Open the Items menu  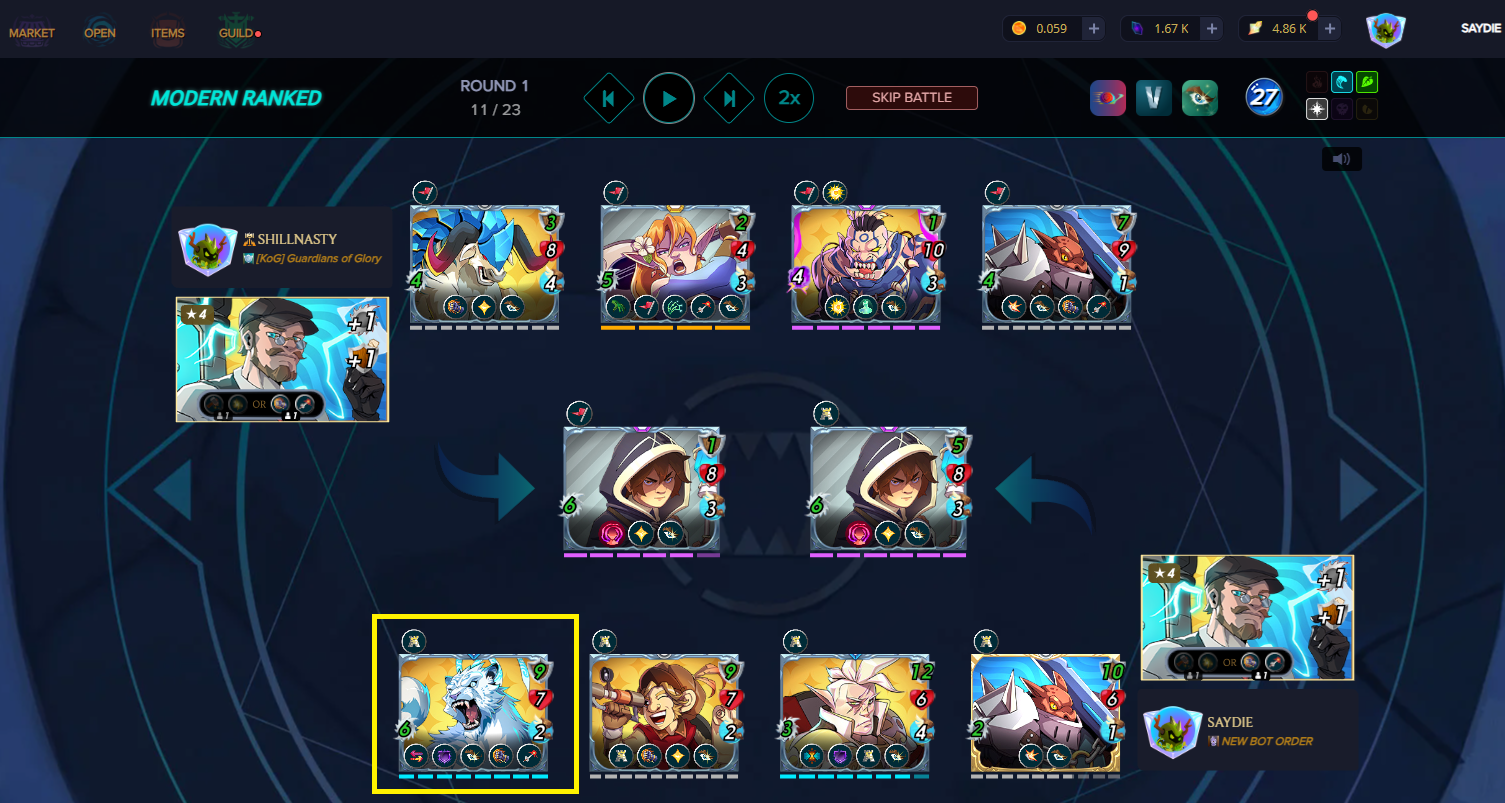[167, 33]
